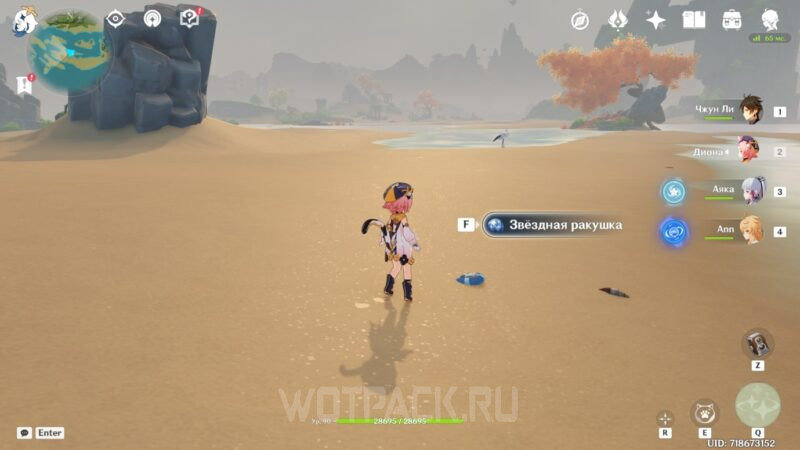Click the eye-shaped elemental sight icon
This screenshot has width=800, height=450.
116,19
